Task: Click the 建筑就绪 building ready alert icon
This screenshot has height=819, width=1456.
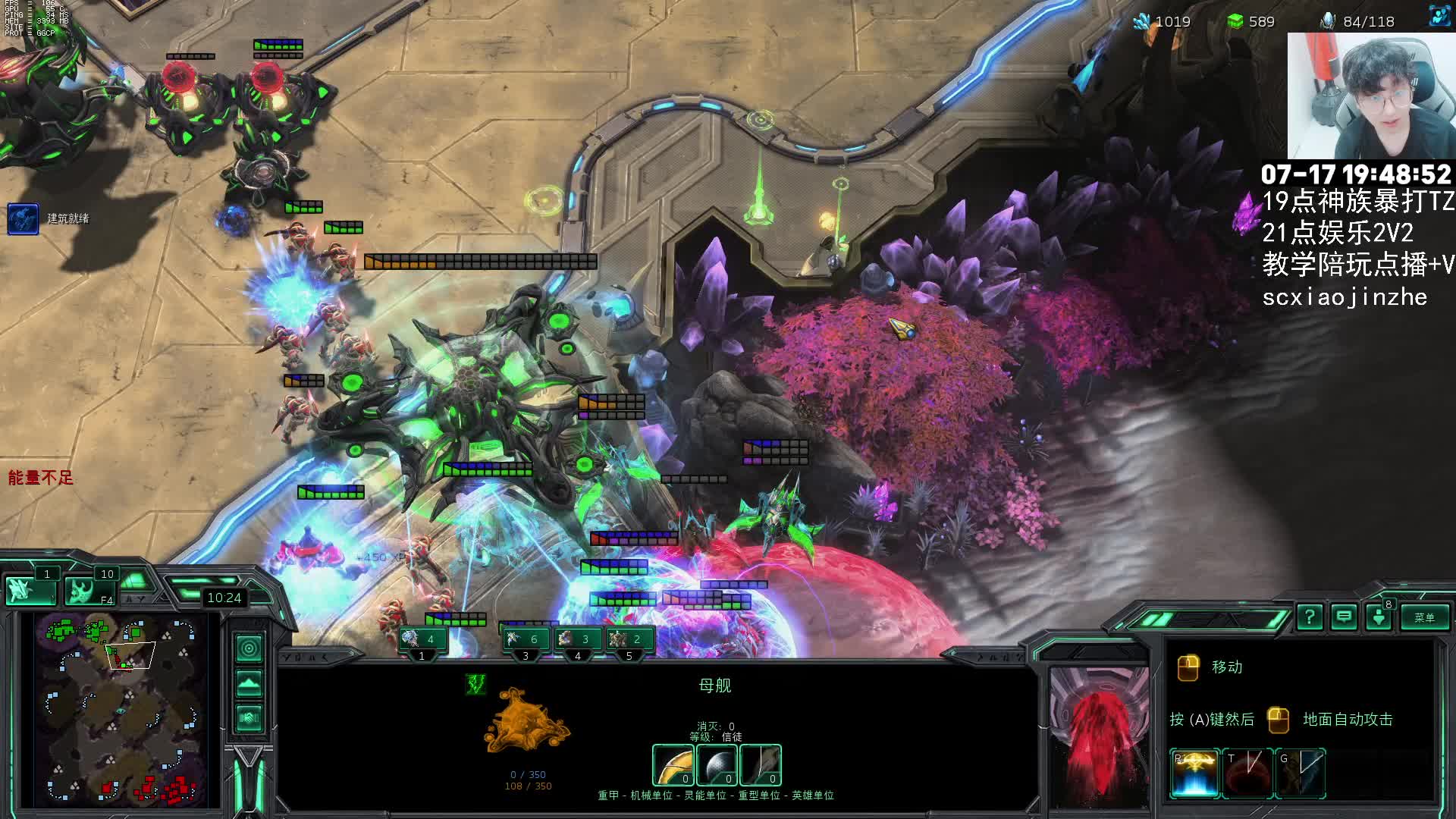Action: [23, 218]
